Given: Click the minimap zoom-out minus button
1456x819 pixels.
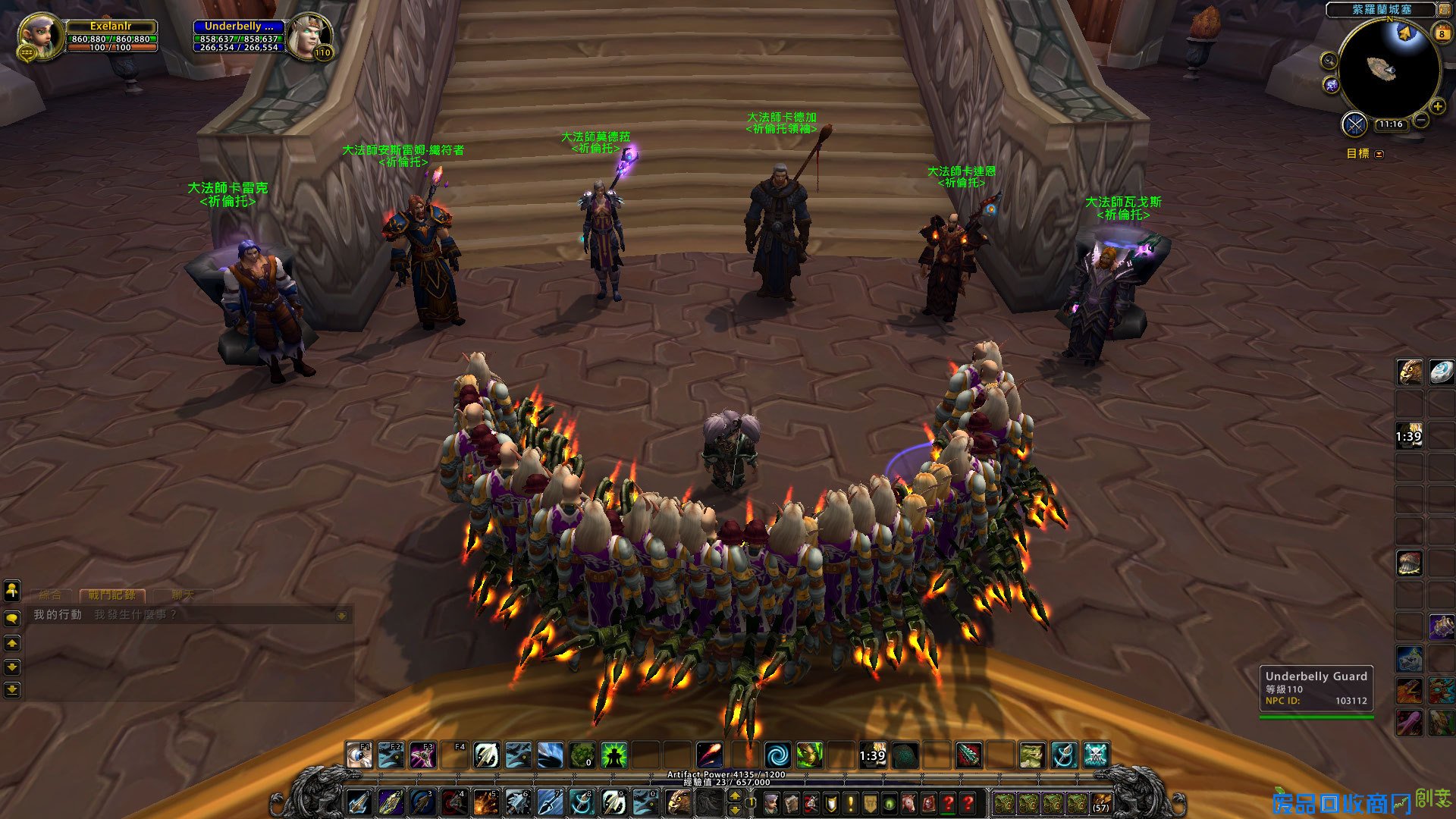Looking at the screenshot, I should coord(1421,120).
